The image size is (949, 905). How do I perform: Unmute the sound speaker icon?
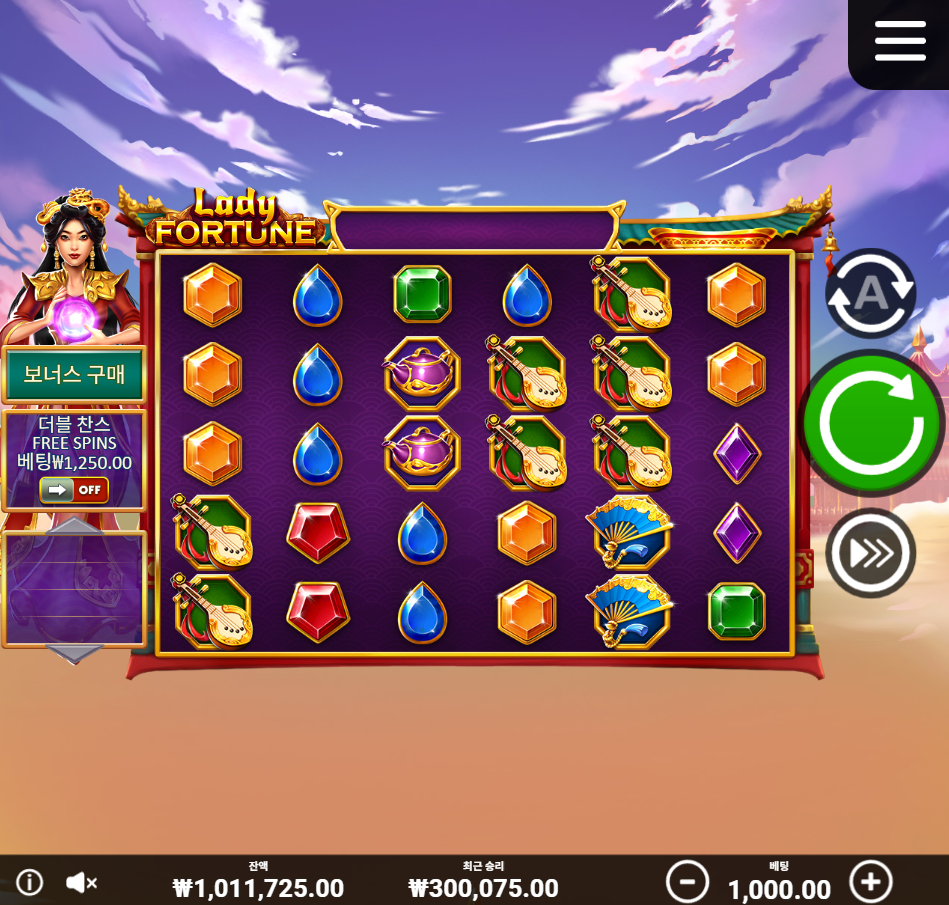click(81, 882)
